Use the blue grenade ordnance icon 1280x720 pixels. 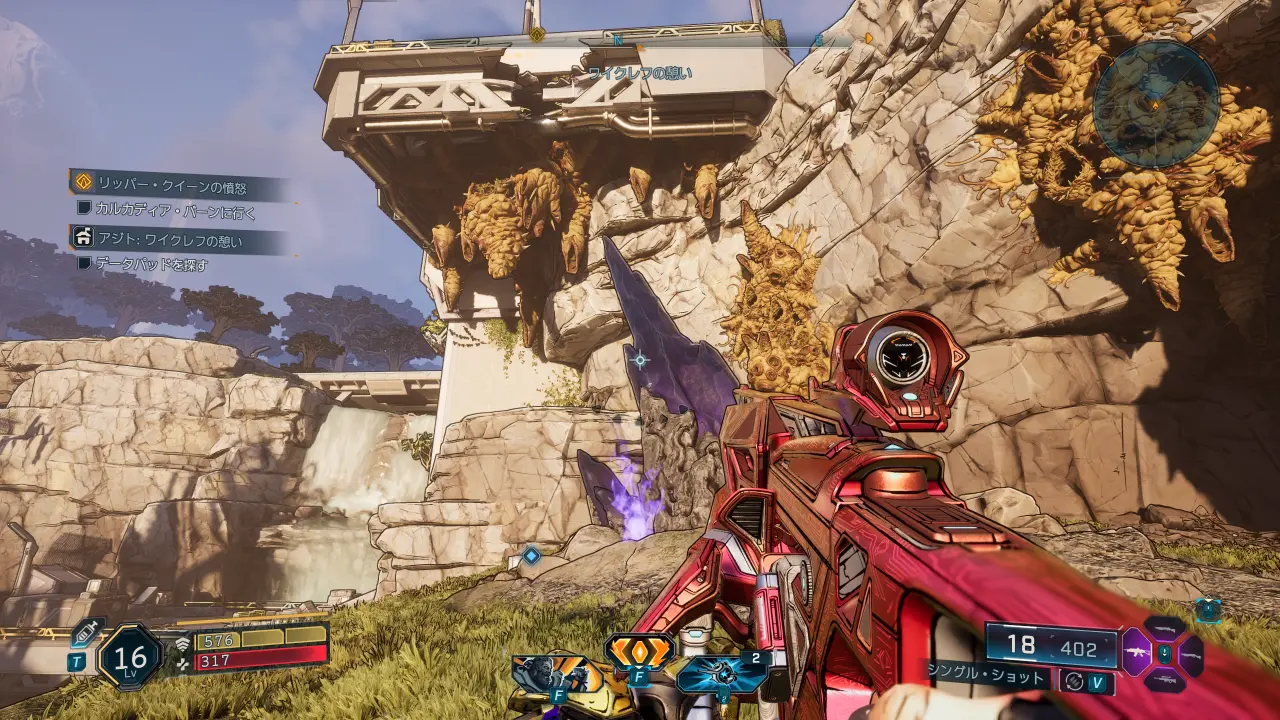722,673
